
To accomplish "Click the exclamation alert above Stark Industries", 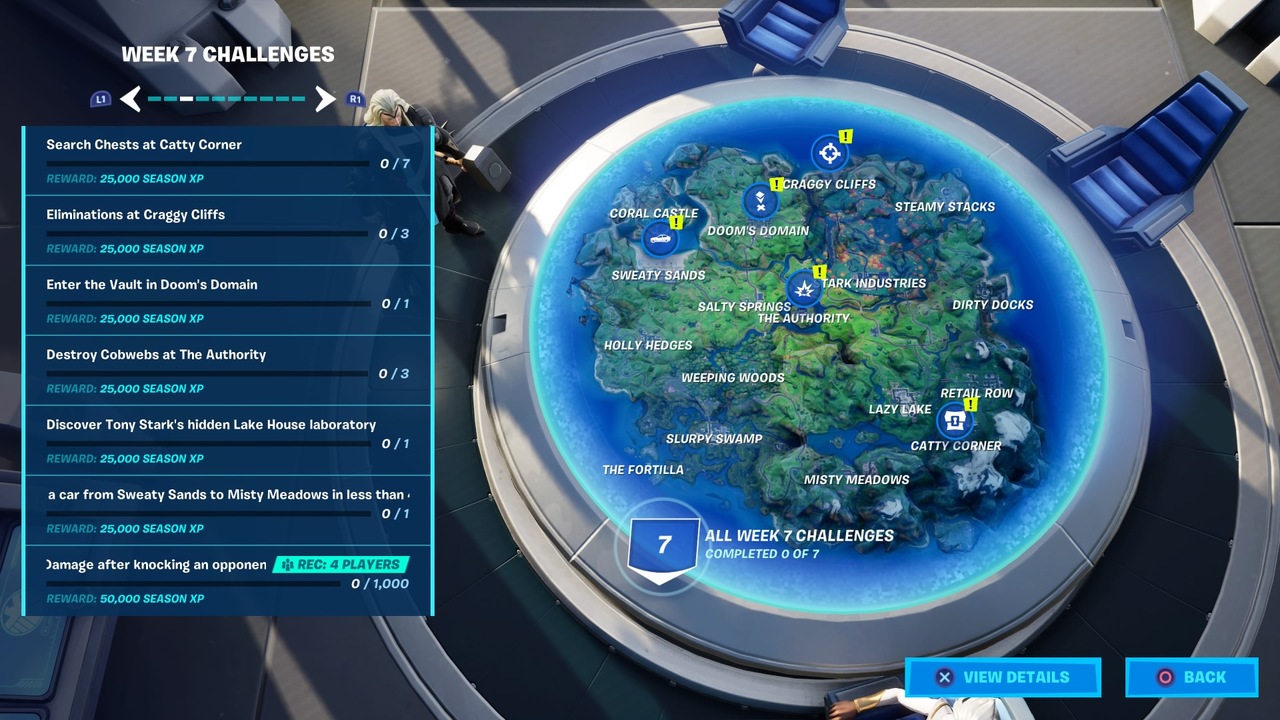I will pyautogui.click(x=818, y=270).
